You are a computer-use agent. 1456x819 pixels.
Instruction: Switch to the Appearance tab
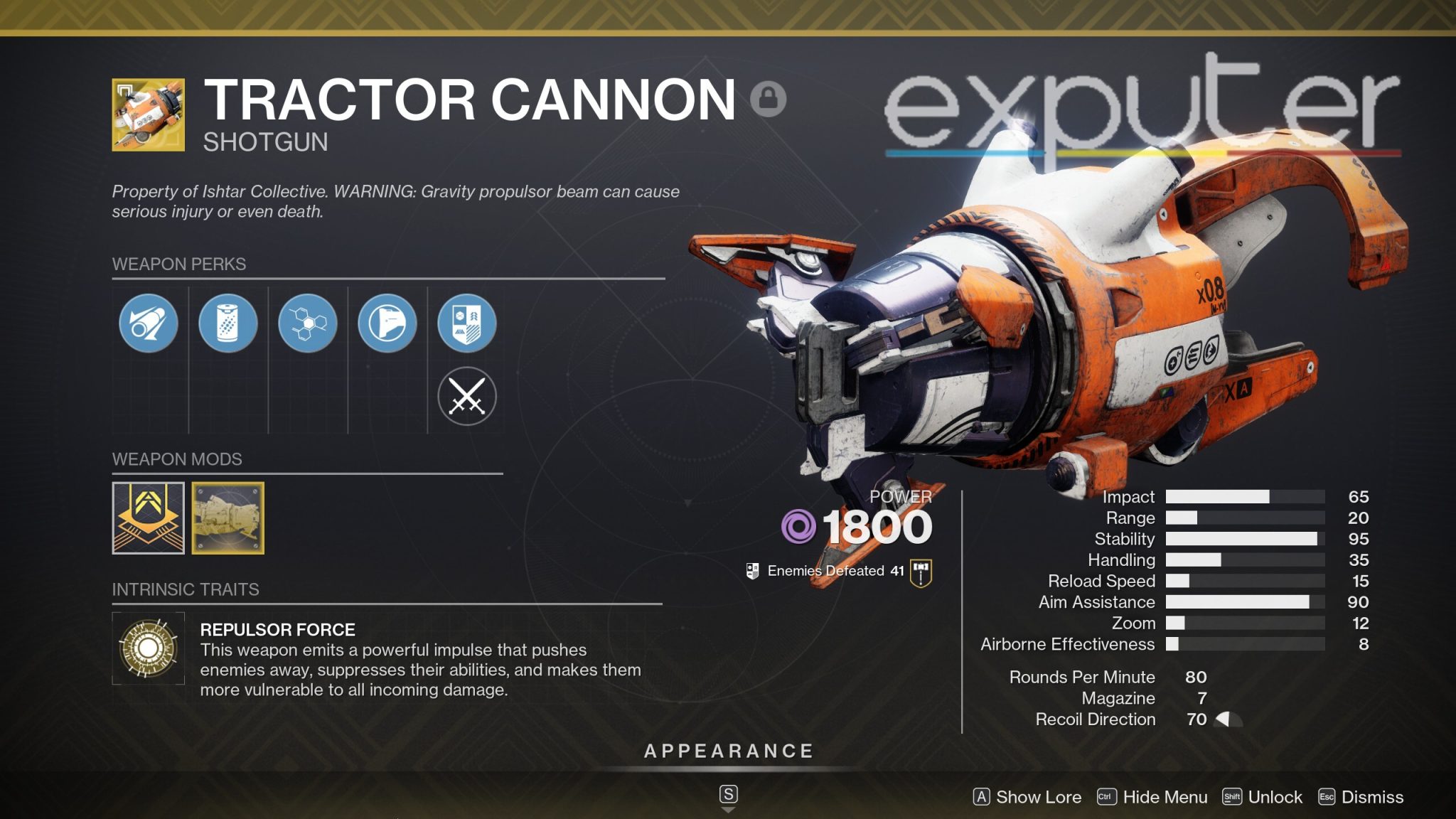(x=728, y=749)
